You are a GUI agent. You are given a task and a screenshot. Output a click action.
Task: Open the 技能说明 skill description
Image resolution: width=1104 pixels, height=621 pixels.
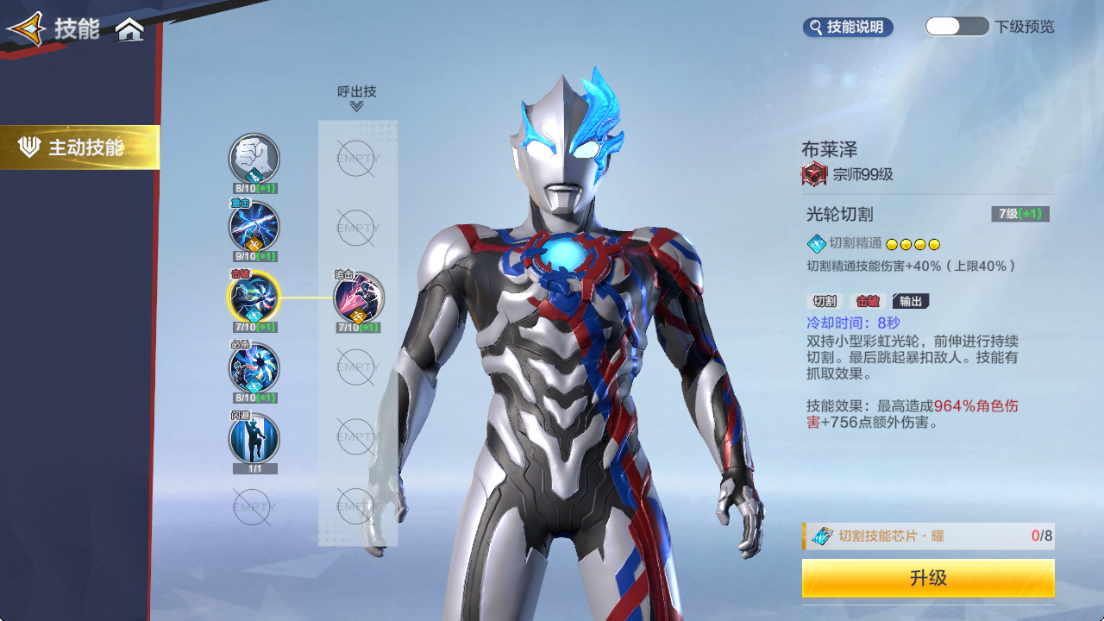click(x=848, y=27)
